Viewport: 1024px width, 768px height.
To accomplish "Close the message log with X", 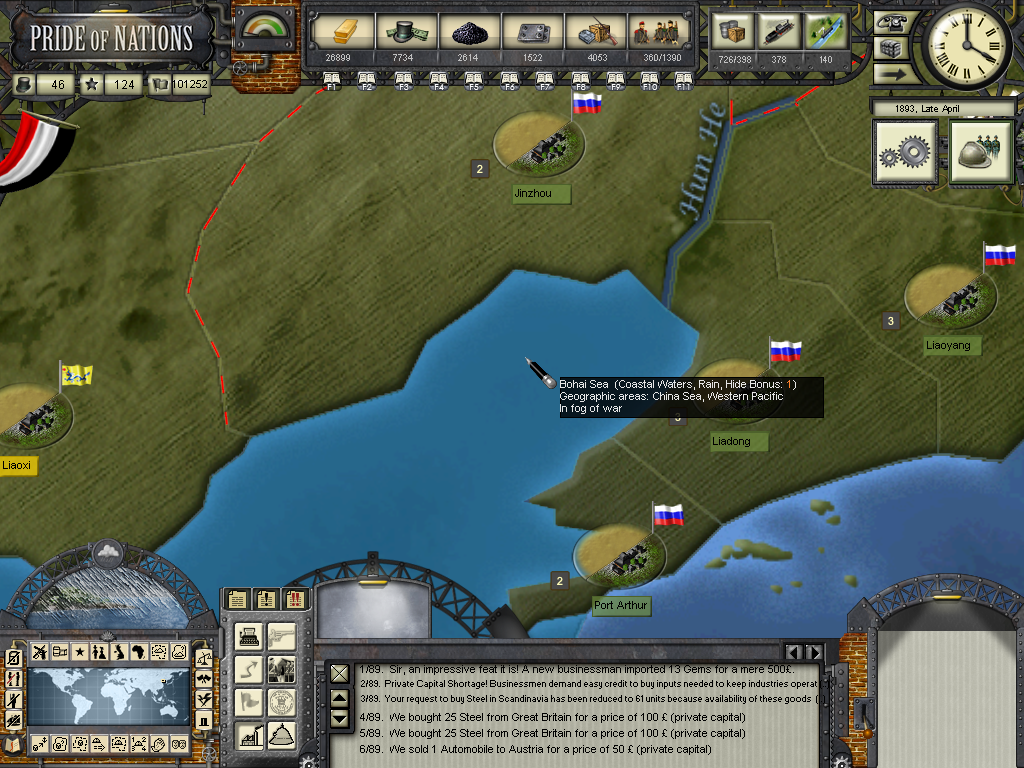I will (340, 673).
